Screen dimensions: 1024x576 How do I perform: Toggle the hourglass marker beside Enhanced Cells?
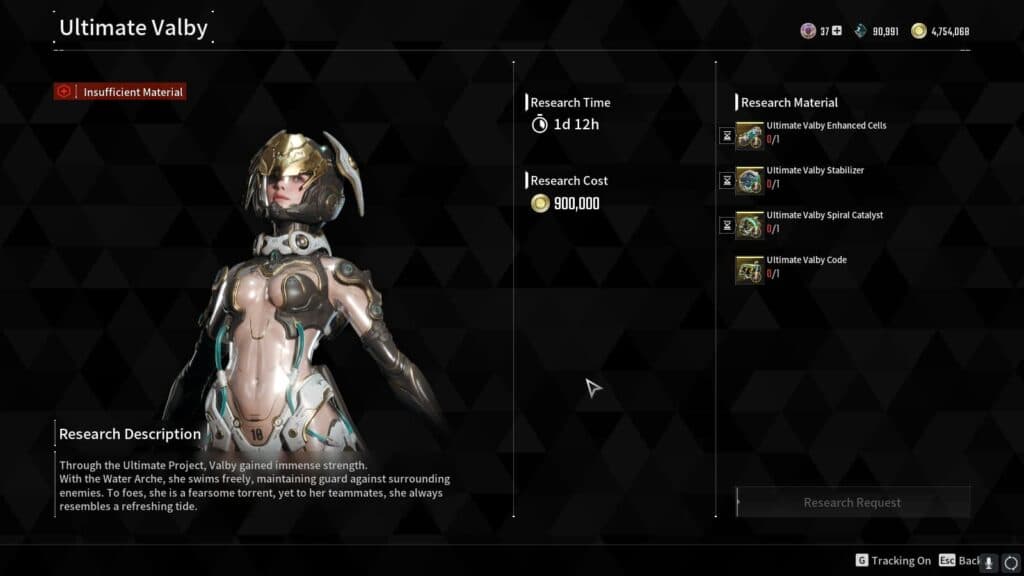pos(727,136)
